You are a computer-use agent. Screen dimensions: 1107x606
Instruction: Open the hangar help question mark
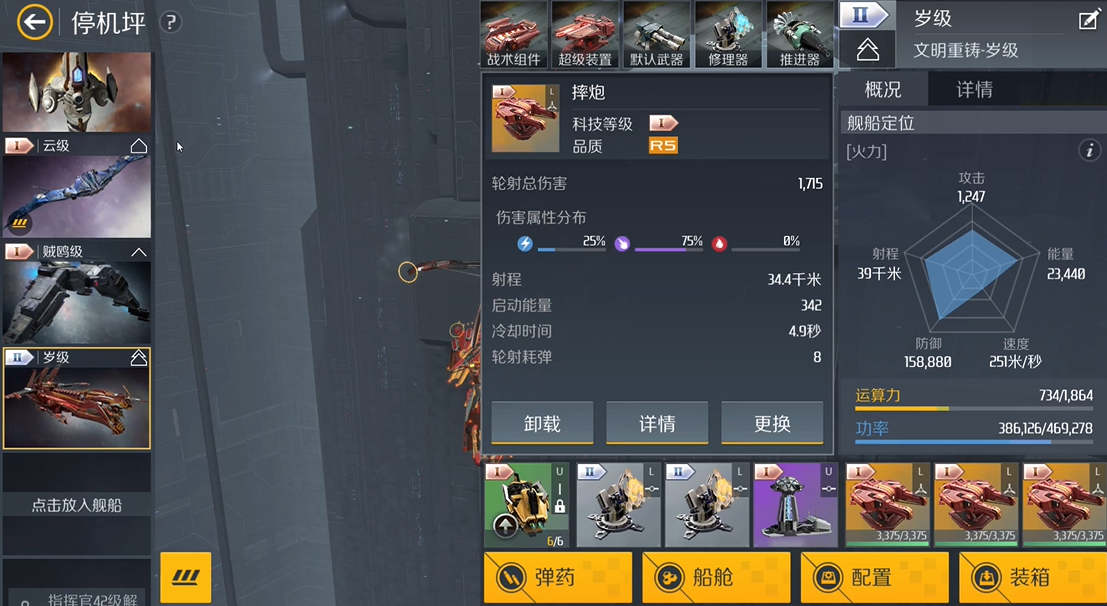click(171, 22)
